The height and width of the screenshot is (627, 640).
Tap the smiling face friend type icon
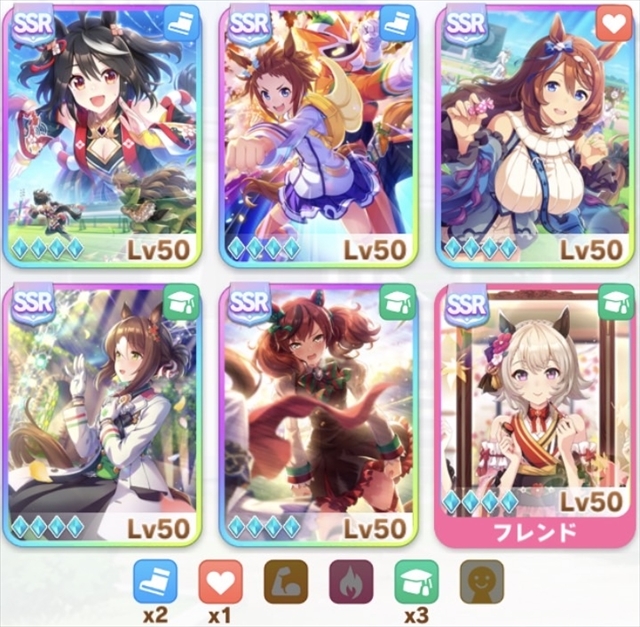(481, 580)
